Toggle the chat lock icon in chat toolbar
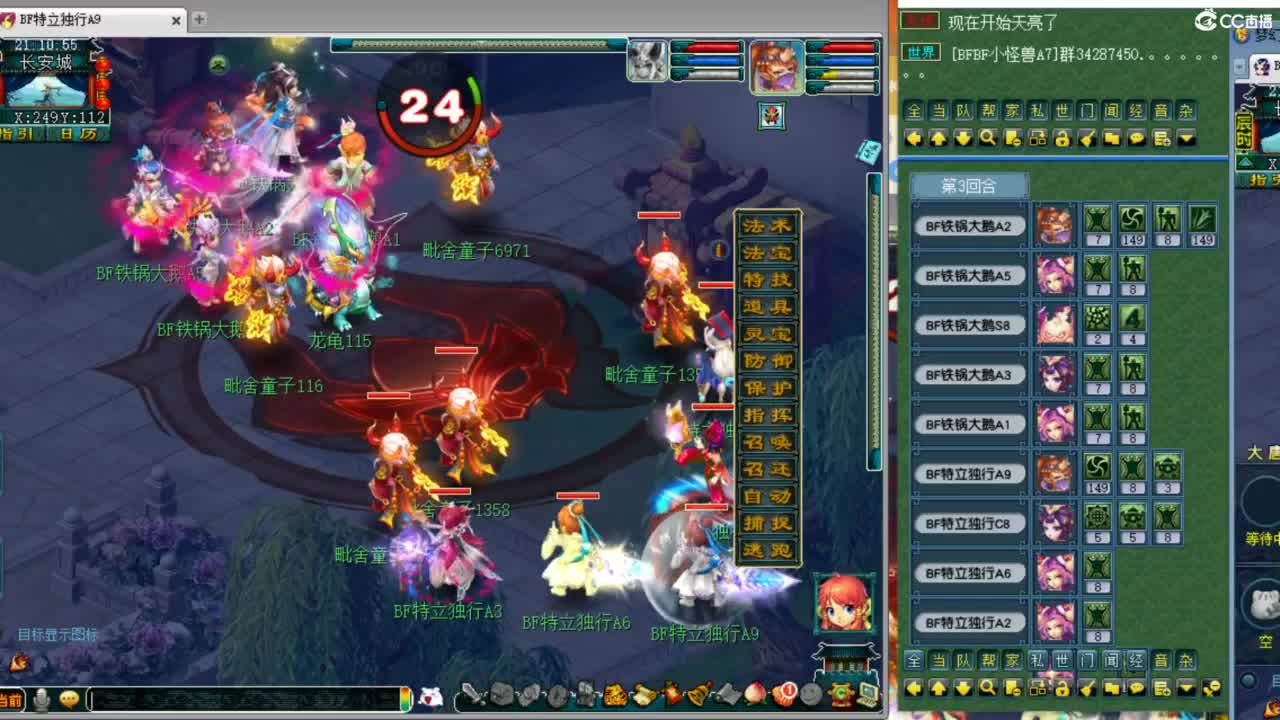Image resolution: width=1280 pixels, height=720 pixels. coord(1062,140)
